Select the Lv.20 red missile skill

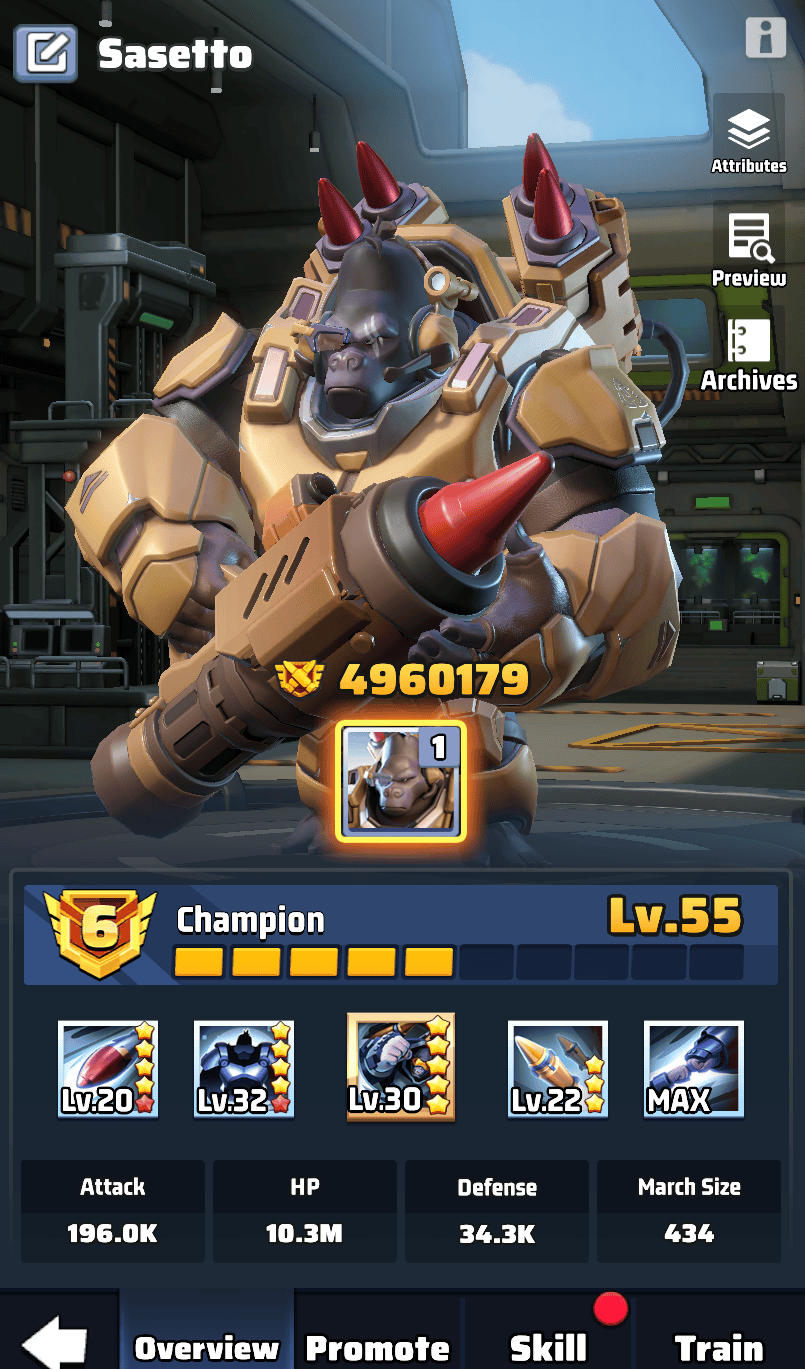coord(107,1068)
